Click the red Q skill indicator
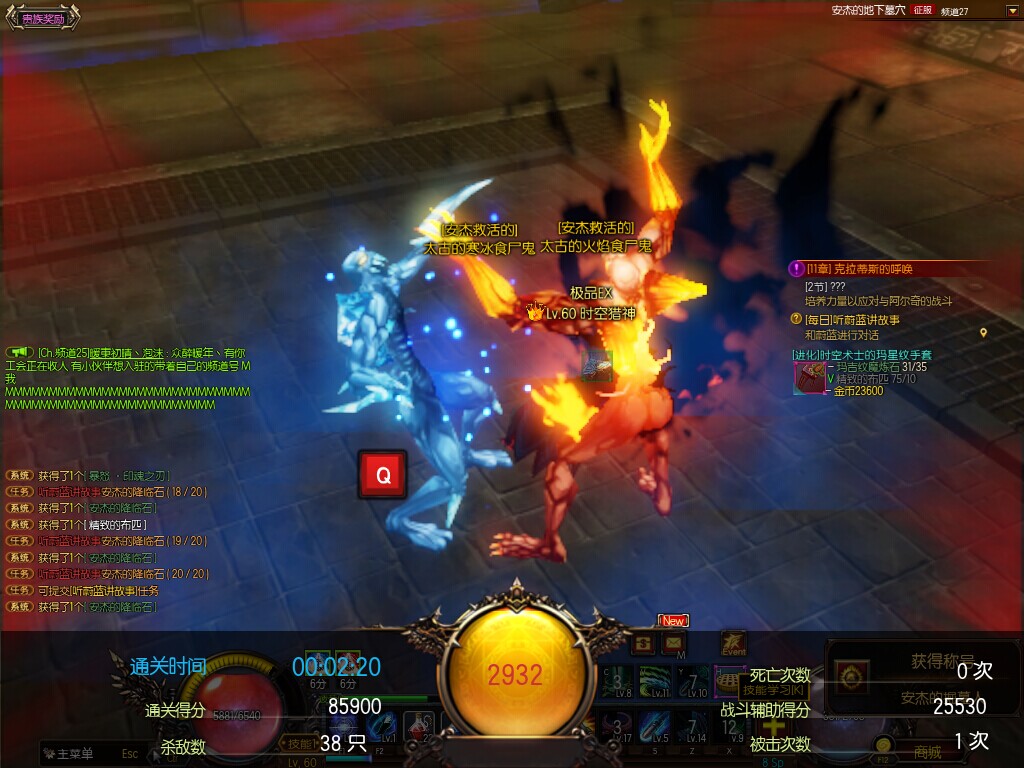This screenshot has width=1024, height=768. pyautogui.click(x=382, y=475)
